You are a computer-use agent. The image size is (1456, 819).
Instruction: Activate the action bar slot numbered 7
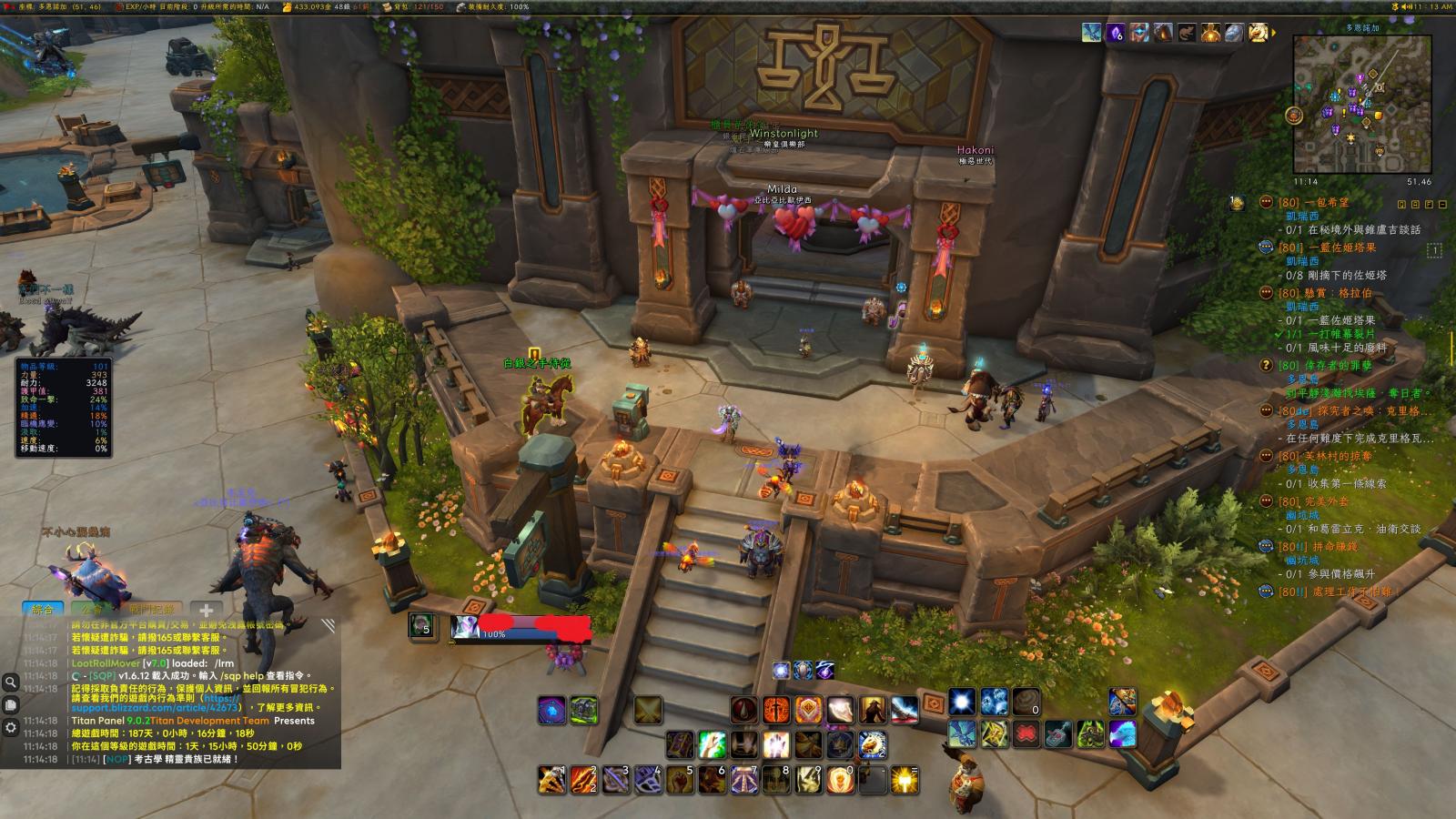[744, 780]
